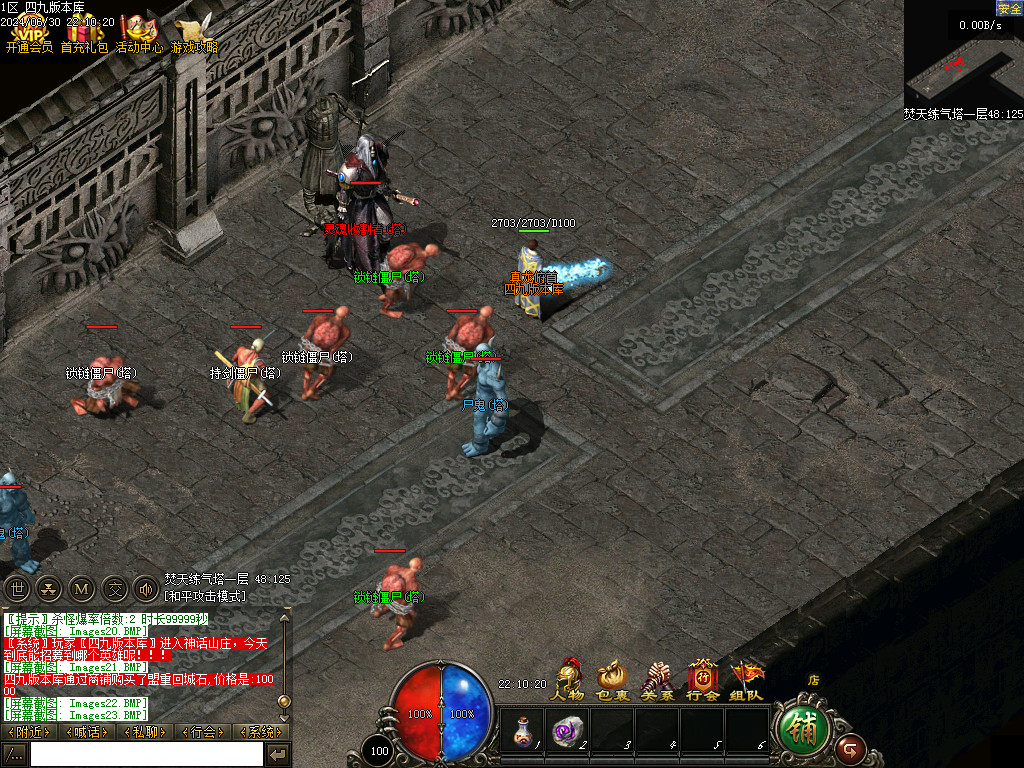Screen dimensions: 1024x768
Task: Toggle the sound speaker button
Action: [x=145, y=589]
